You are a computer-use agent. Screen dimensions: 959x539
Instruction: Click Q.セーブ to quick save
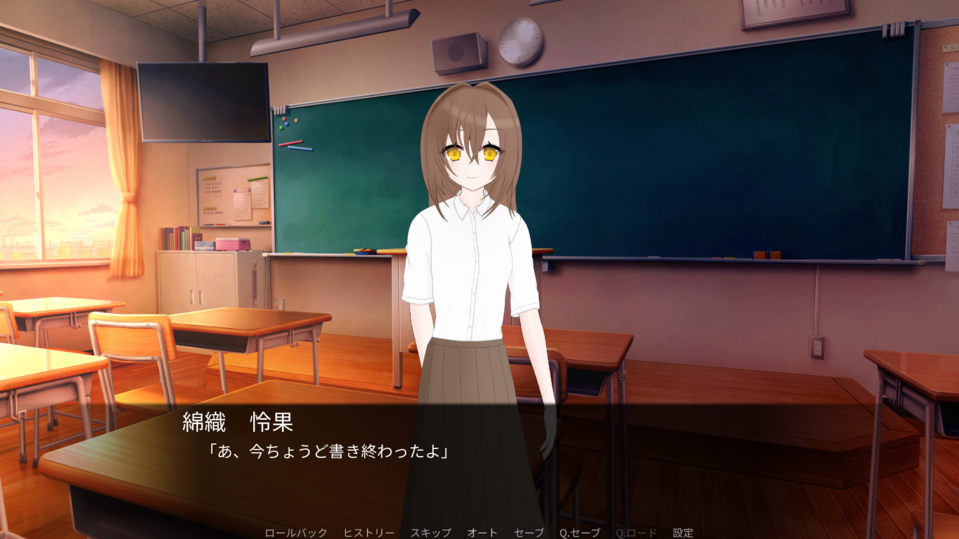coord(579,533)
